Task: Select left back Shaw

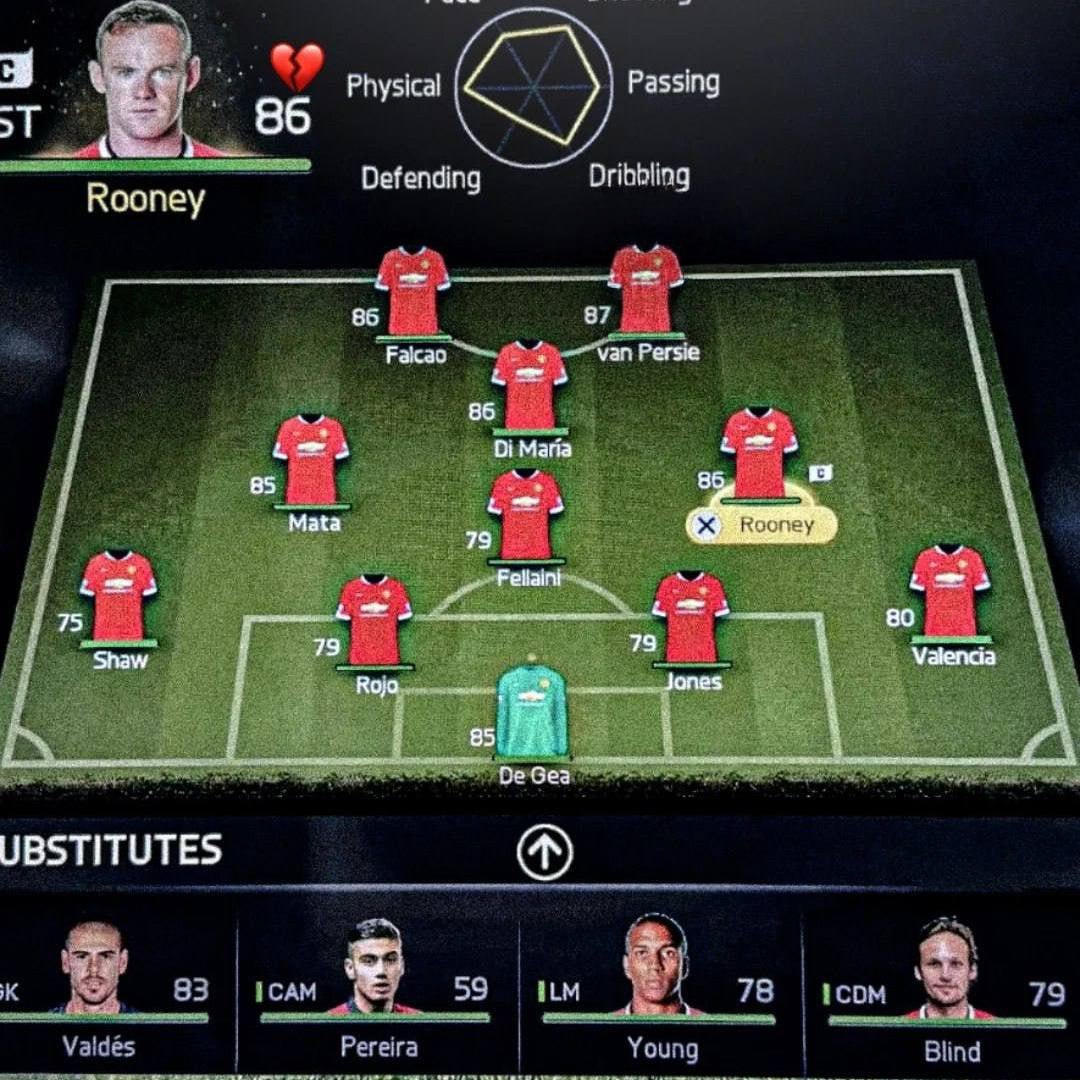Action: [x=118, y=596]
